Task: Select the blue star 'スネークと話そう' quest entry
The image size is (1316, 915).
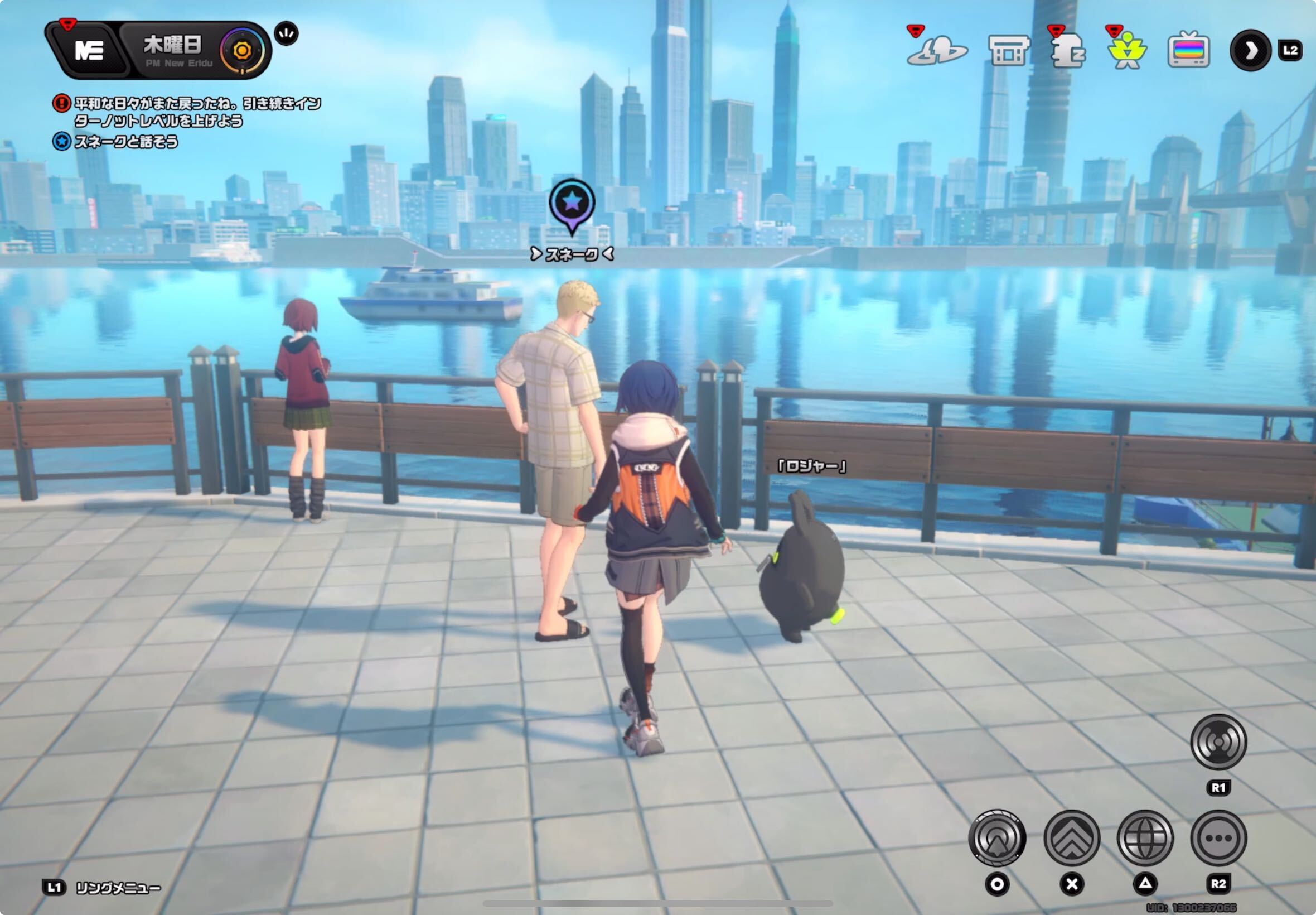Action: coord(125,142)
